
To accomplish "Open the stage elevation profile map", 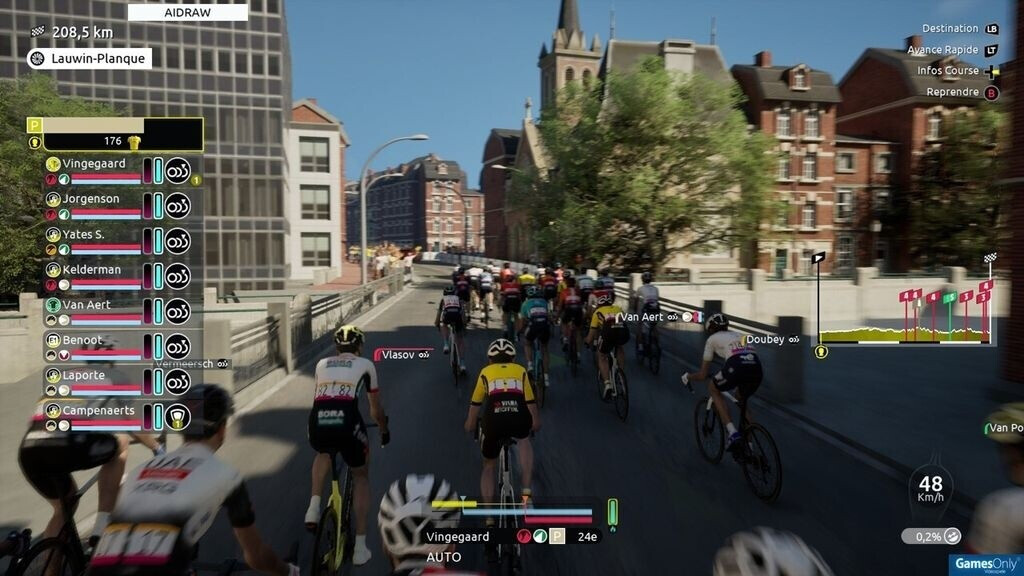I will [x=906, y=312].
